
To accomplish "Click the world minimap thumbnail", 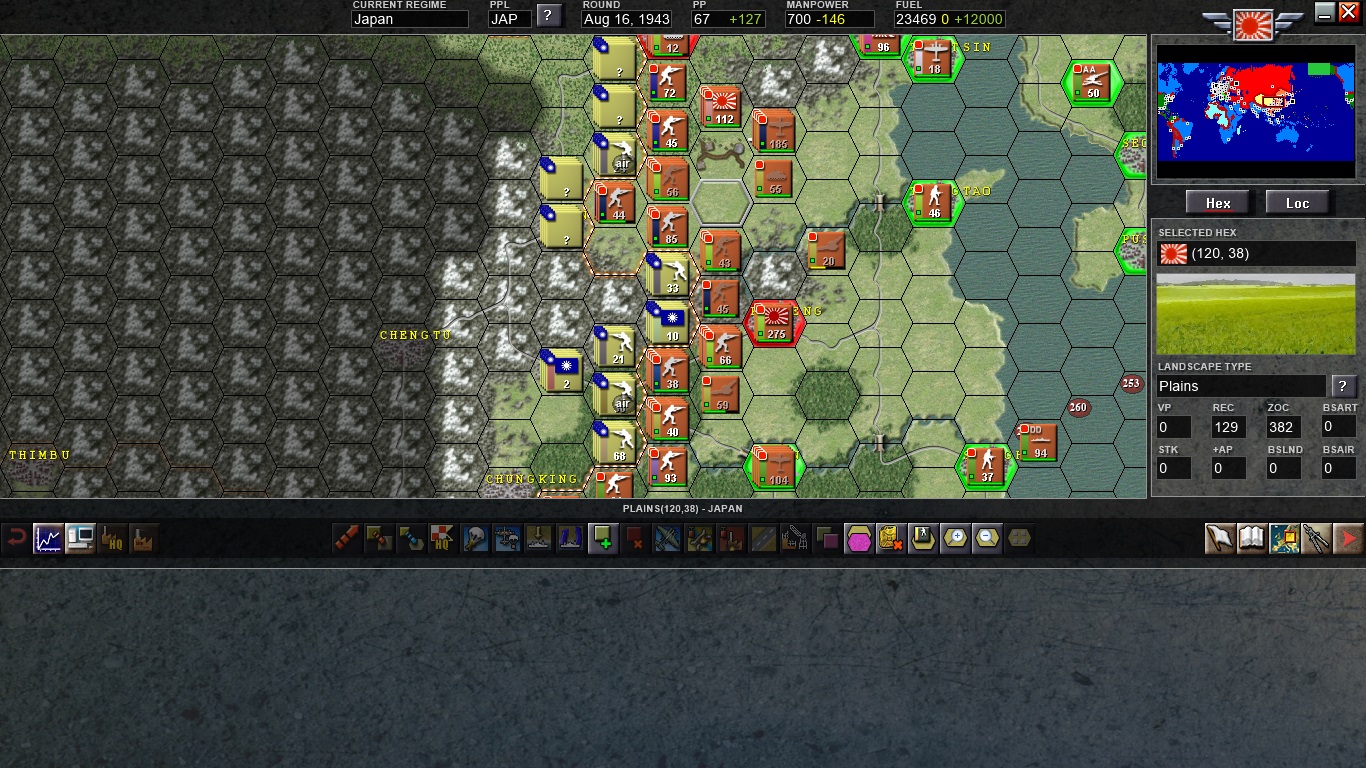I will pos(1256,113).
